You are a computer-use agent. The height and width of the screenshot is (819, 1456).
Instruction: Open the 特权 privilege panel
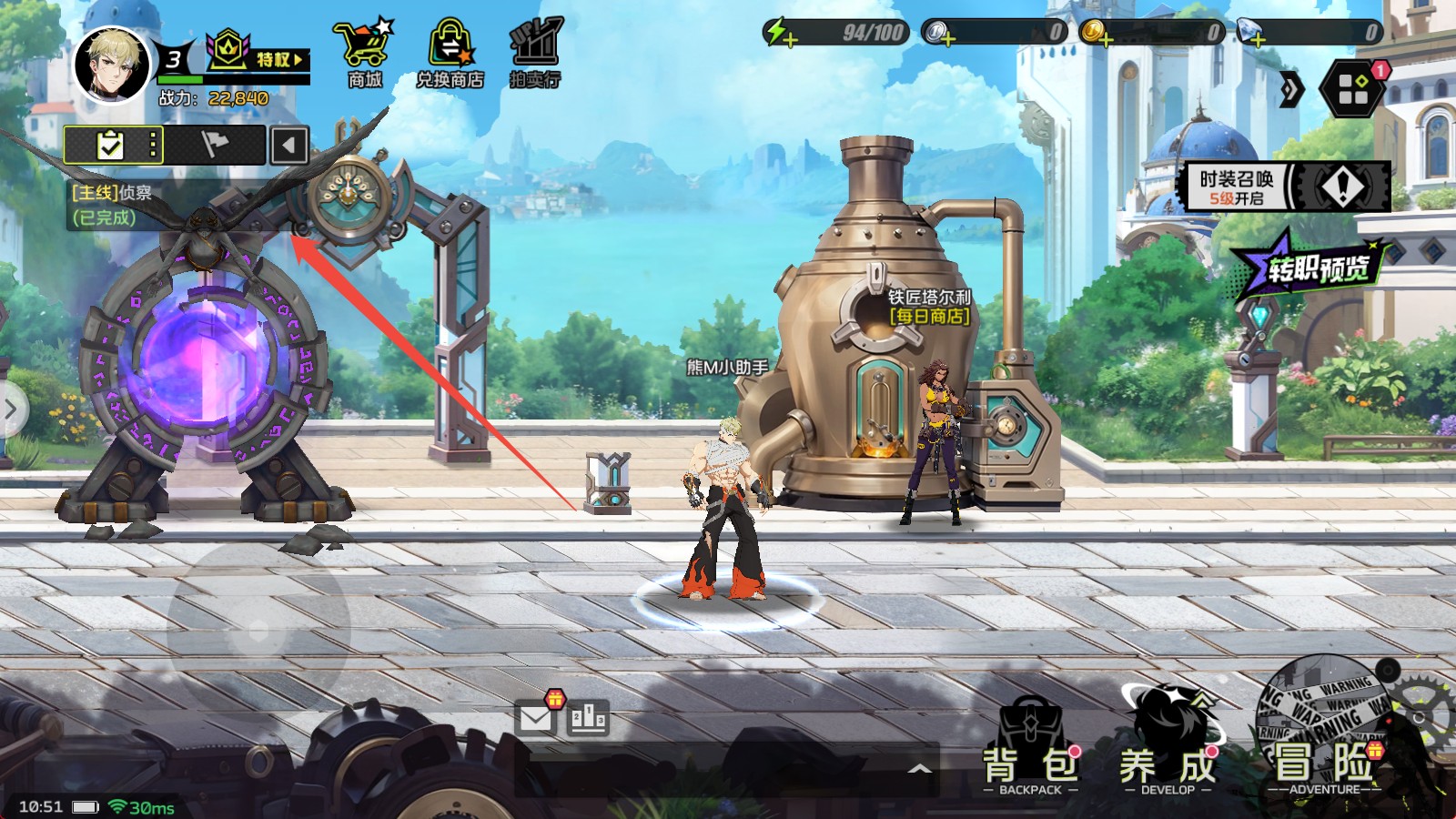coord(258,56)
